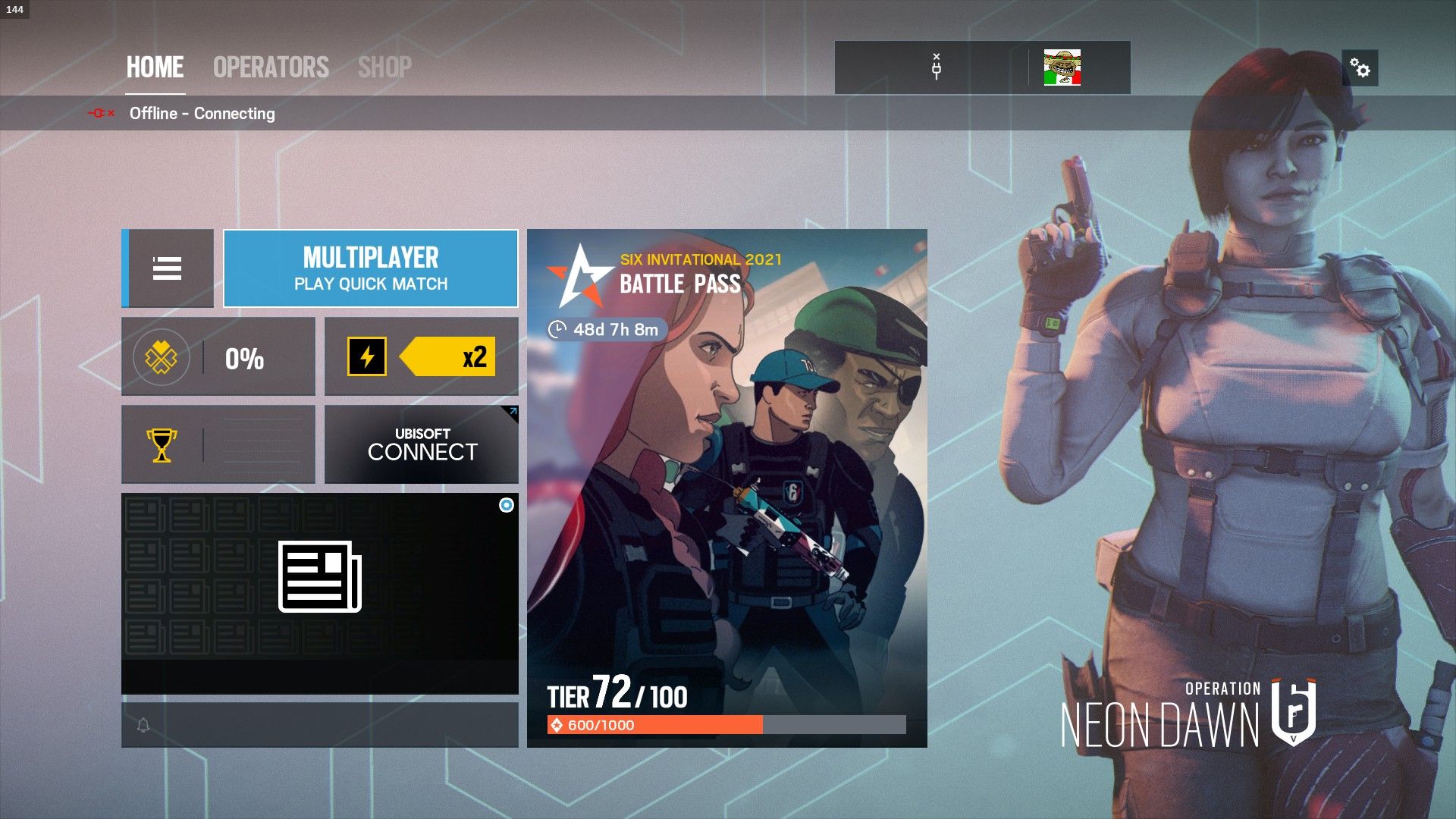This screenshot has width=1456, height=819.
Task: Click the player profile avatar
Action: [x=1062, y=68]
